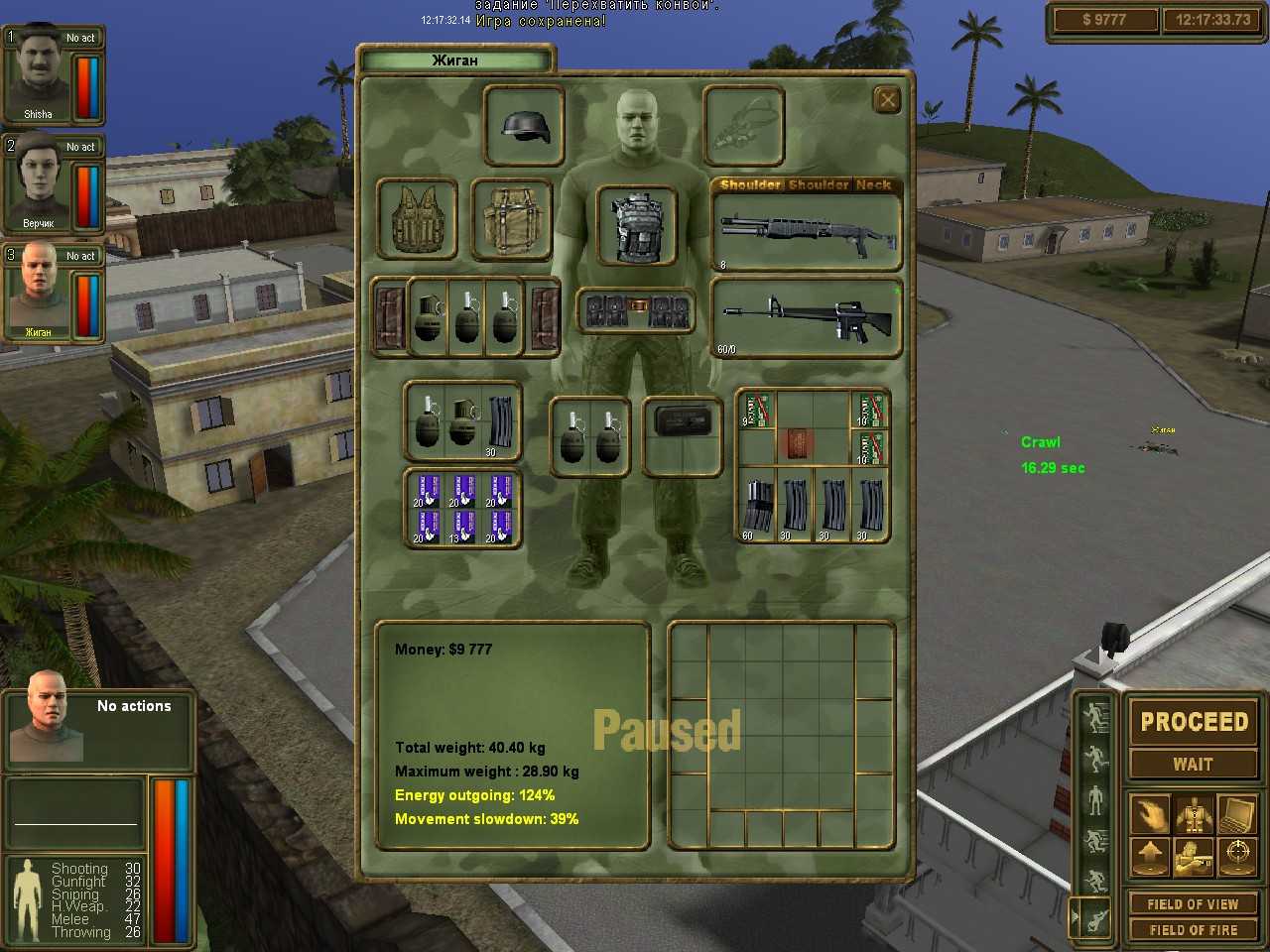
Task: Toggle FIELD OF VIEW display
Action: (x=1194, y=903)
